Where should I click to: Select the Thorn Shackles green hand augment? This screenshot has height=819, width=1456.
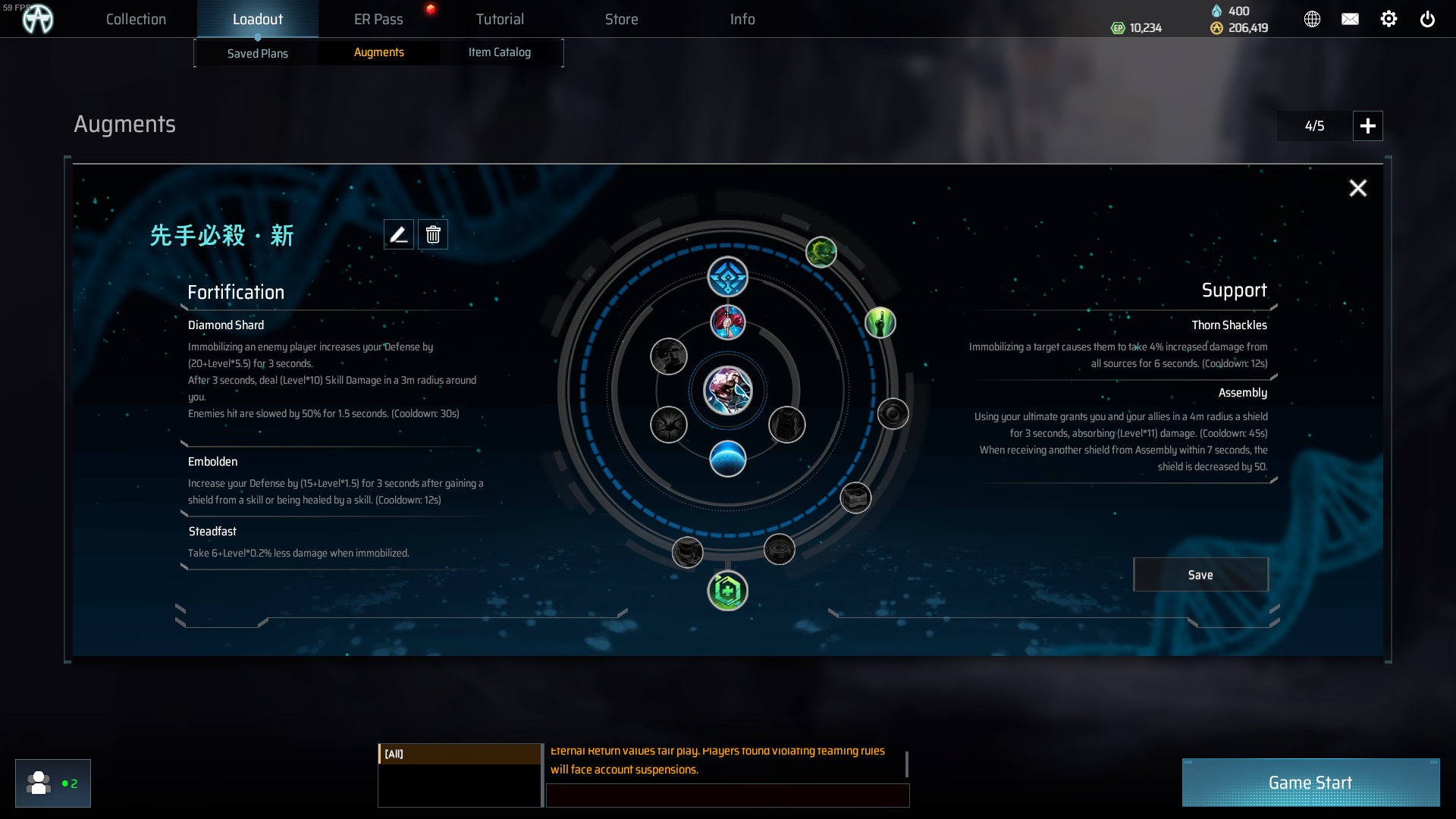click(x=880, y=323)
